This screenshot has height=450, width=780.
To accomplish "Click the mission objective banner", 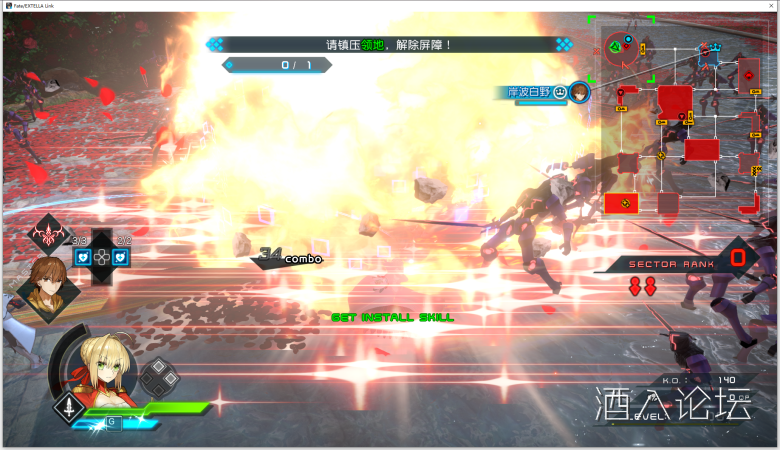I will [x=390, y=45].
